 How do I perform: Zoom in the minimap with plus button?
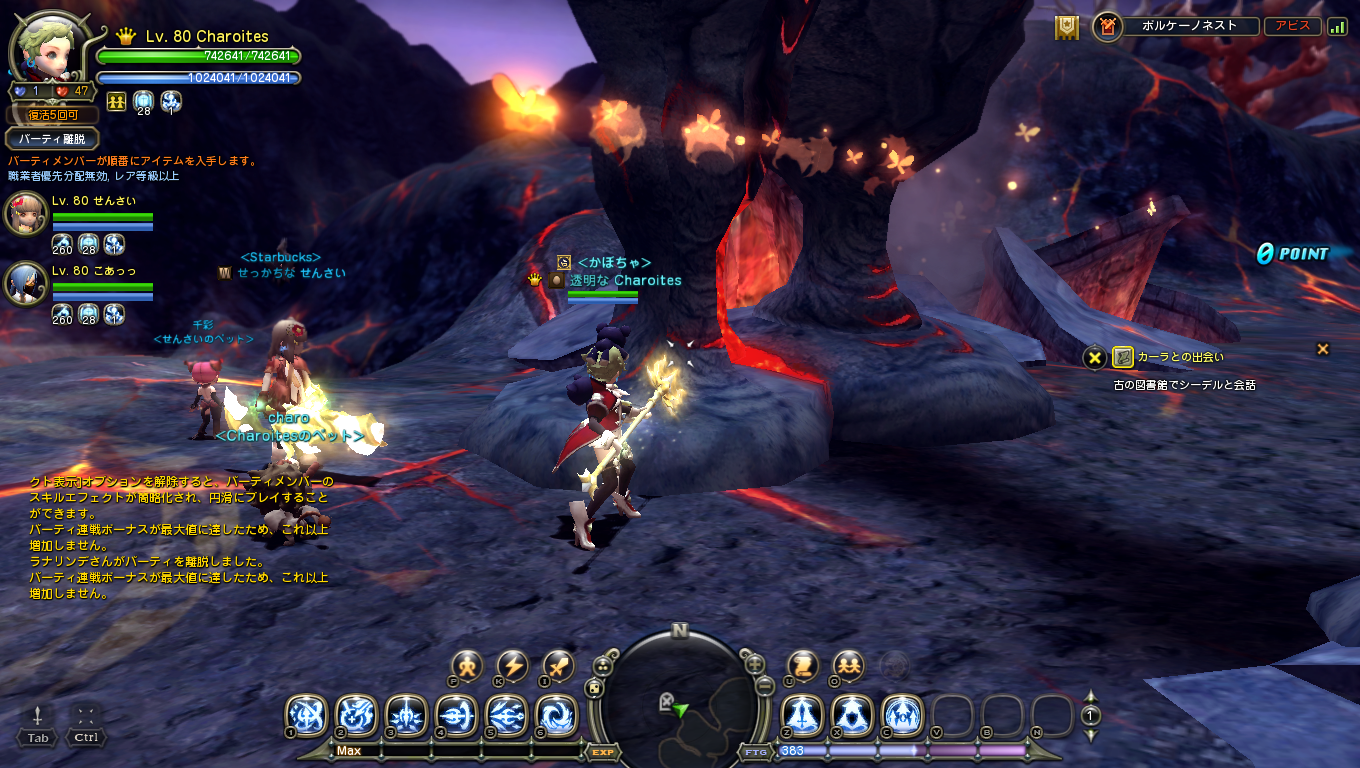[x=756, y=663]
